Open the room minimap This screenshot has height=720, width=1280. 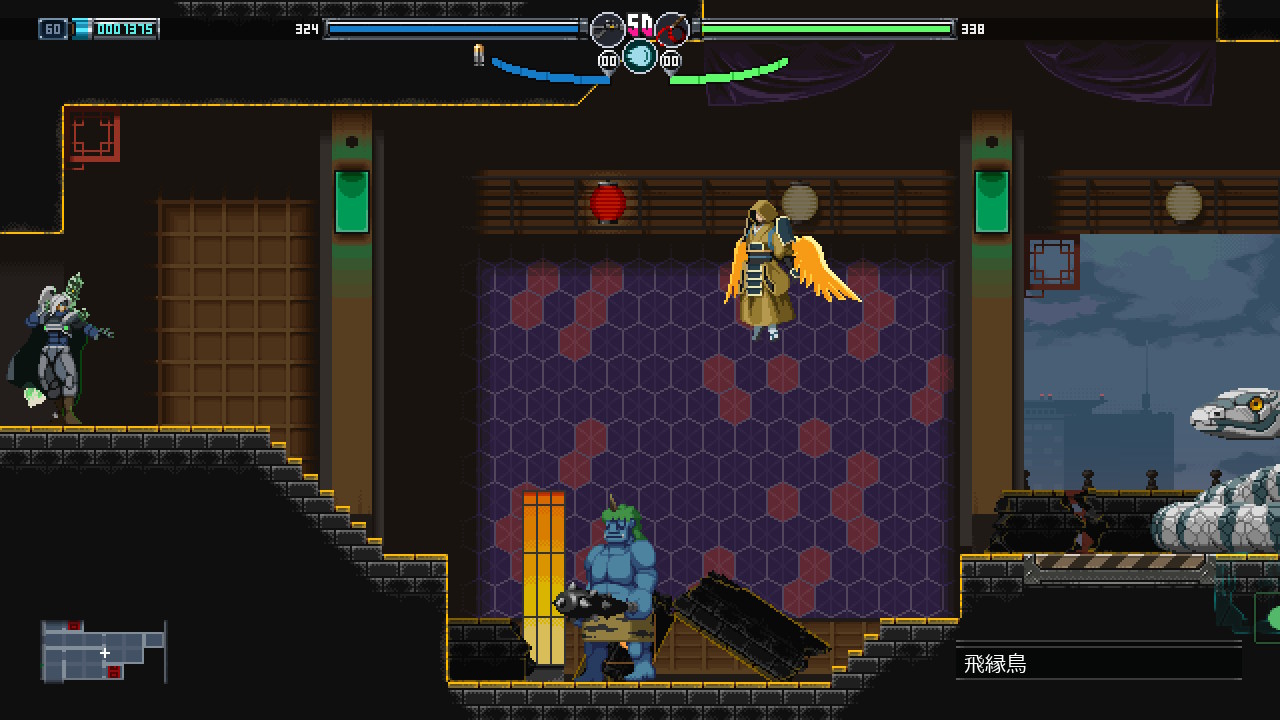pyautogui.click(x=103, y=651)
